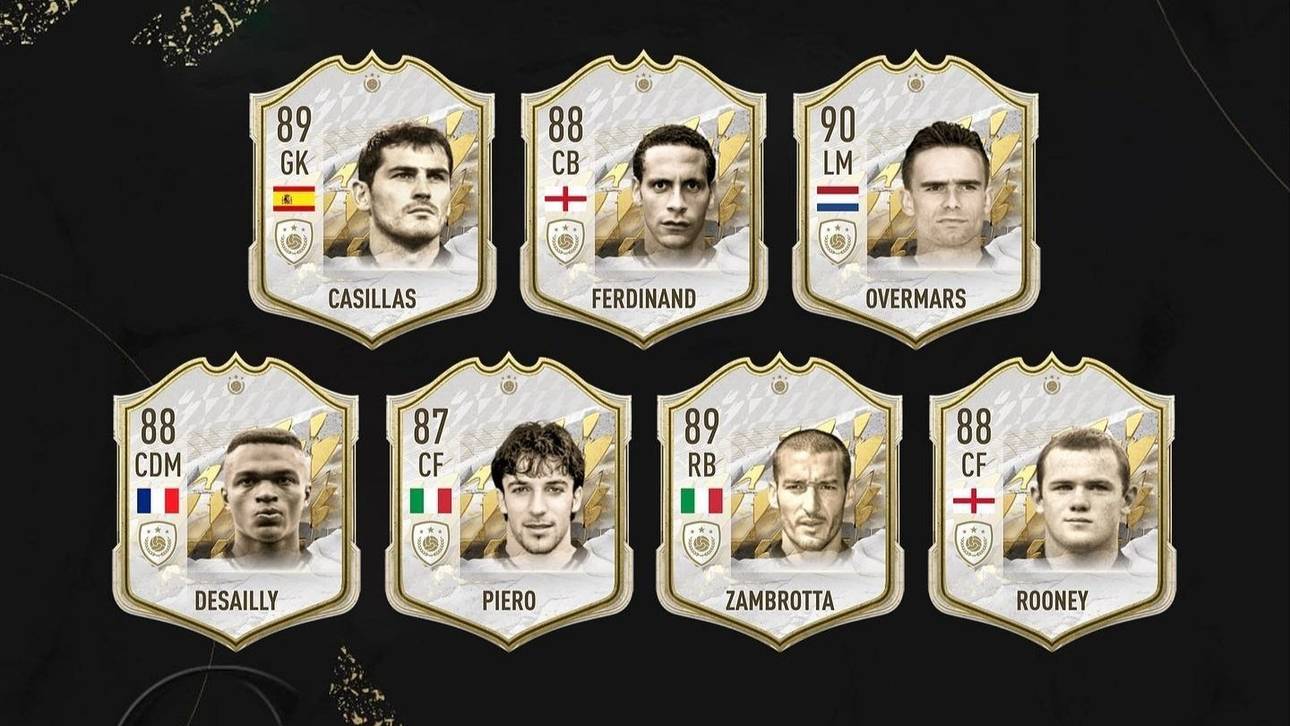
Task: Select the RB position on Zambrotta card
Action: 700,466
